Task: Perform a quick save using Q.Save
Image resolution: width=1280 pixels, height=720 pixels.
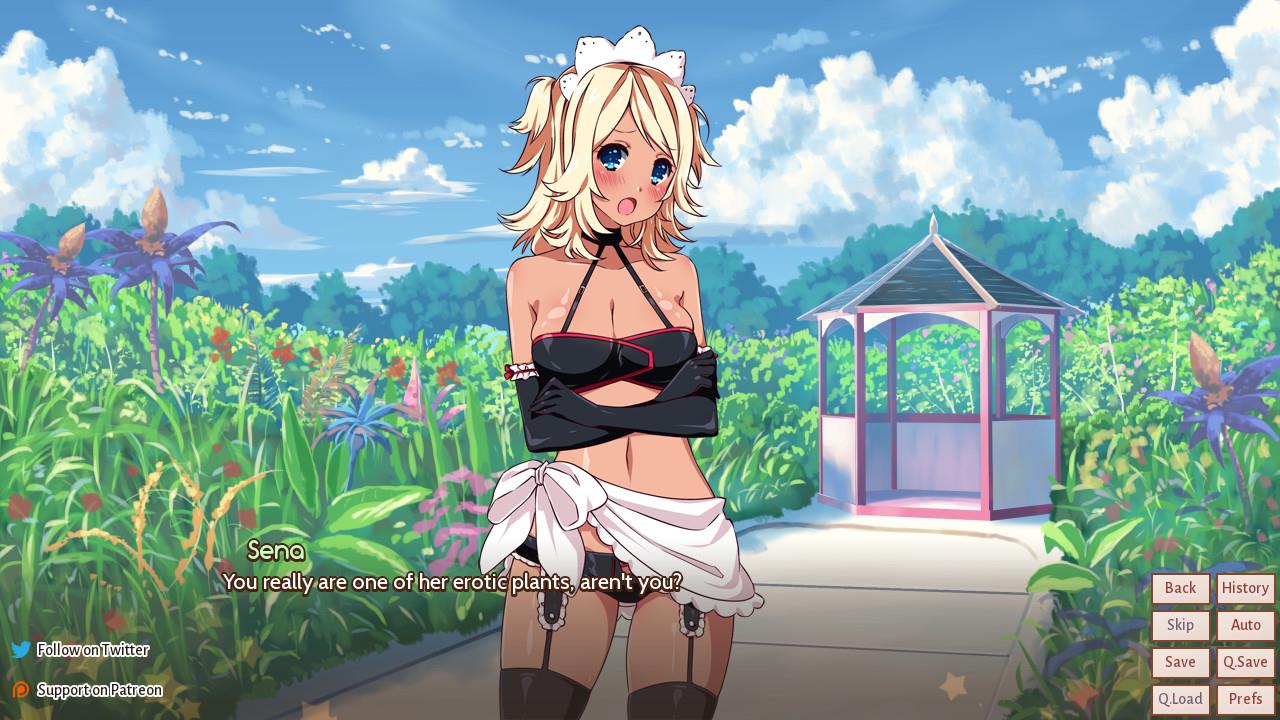Action: point(1245,662)
